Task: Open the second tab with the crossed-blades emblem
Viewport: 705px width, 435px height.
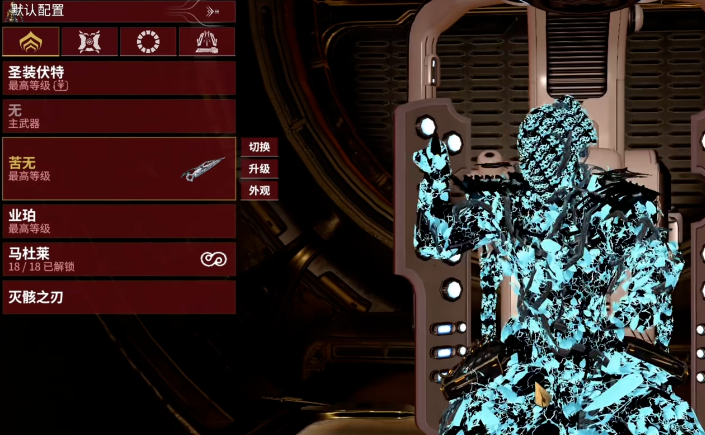Action: [89, 42]
